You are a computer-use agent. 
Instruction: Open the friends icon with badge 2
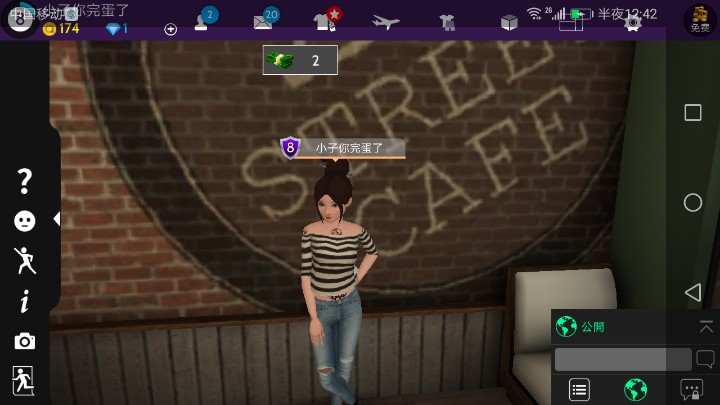click(x=204, y=20)
